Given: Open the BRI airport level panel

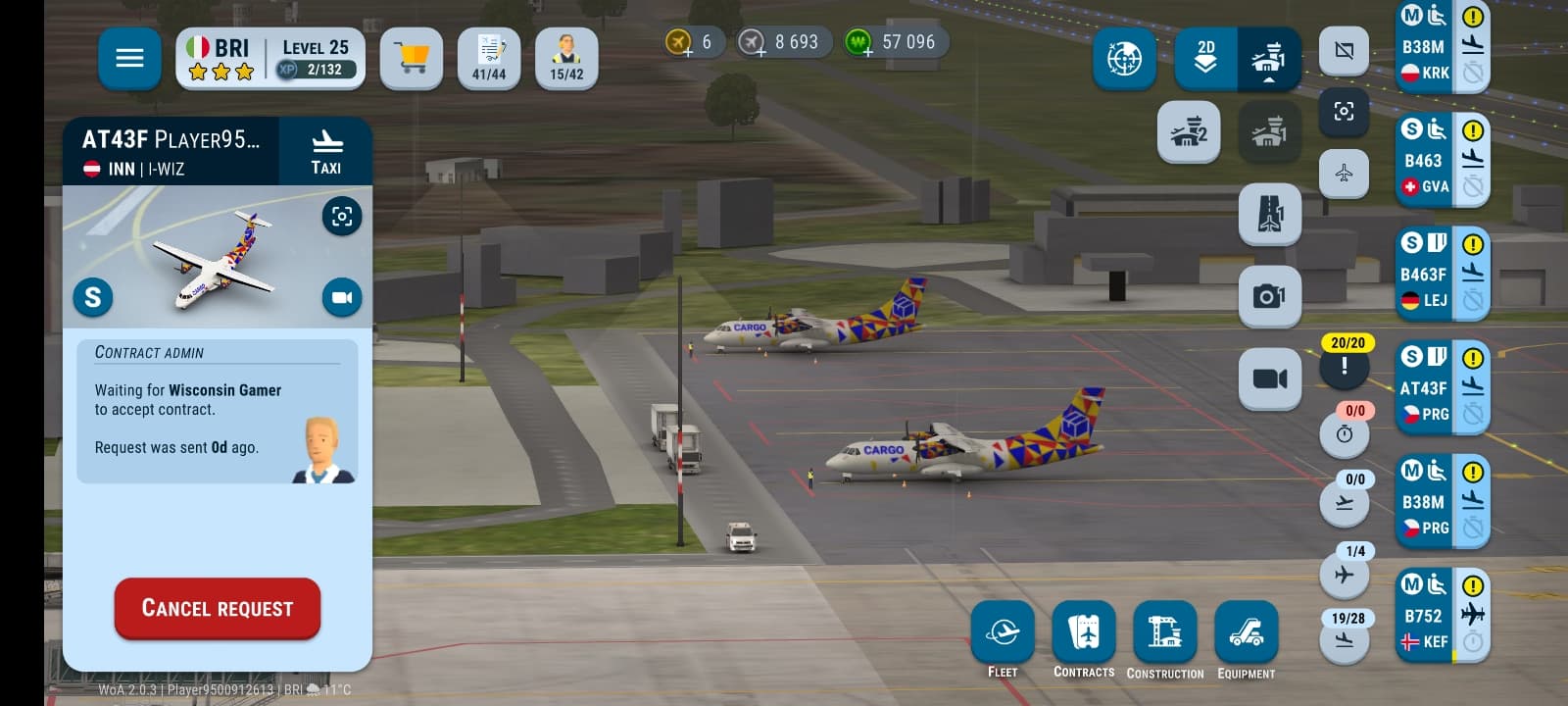Looking at the screenshot, I should [x=270, y=59].
